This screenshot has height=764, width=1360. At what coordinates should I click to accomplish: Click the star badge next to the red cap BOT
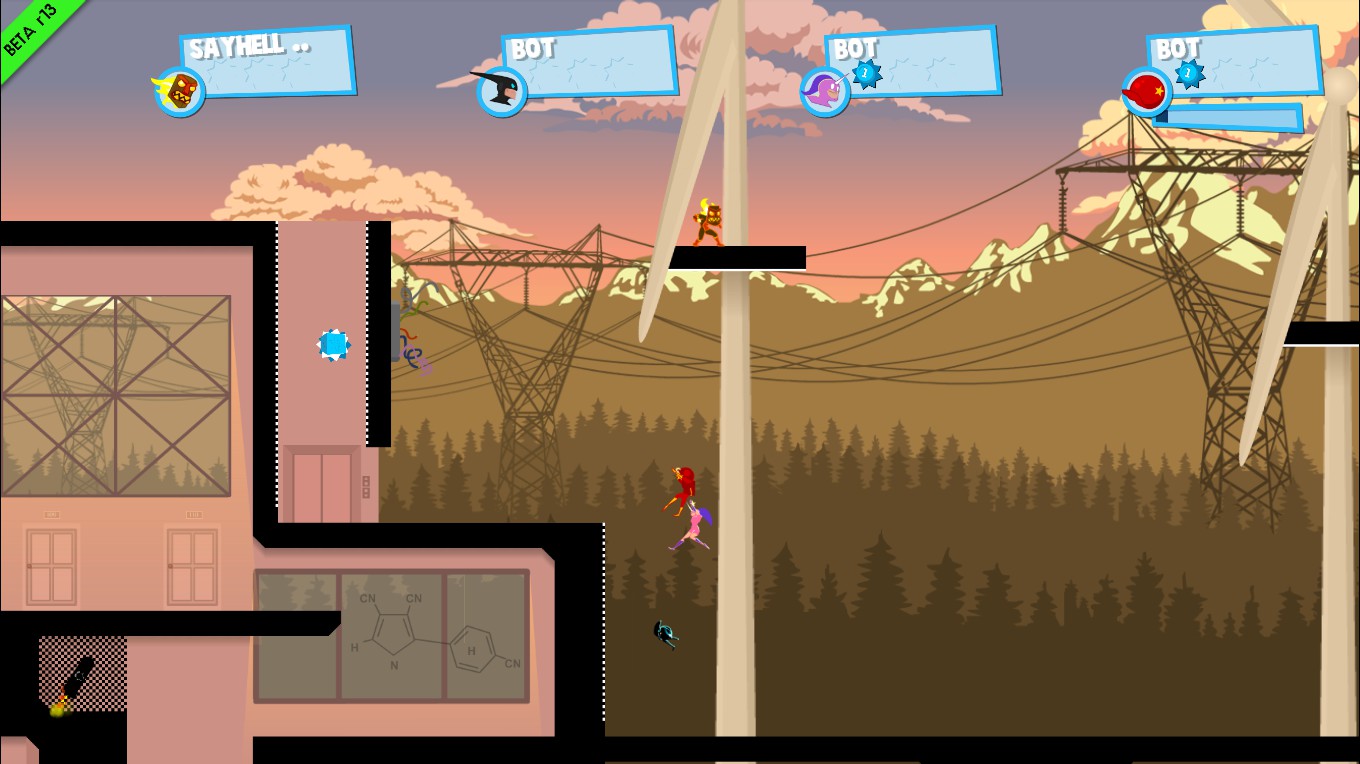1186,73
